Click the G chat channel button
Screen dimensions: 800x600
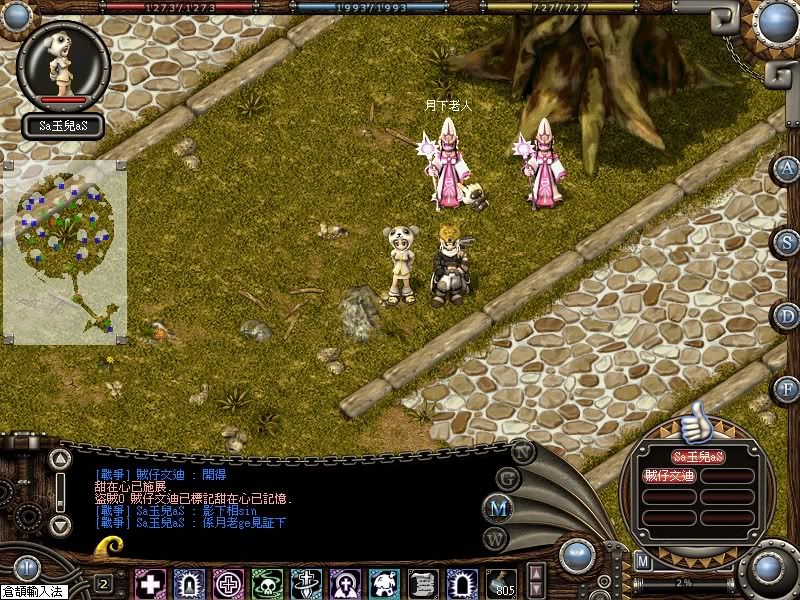coord(508,478)
